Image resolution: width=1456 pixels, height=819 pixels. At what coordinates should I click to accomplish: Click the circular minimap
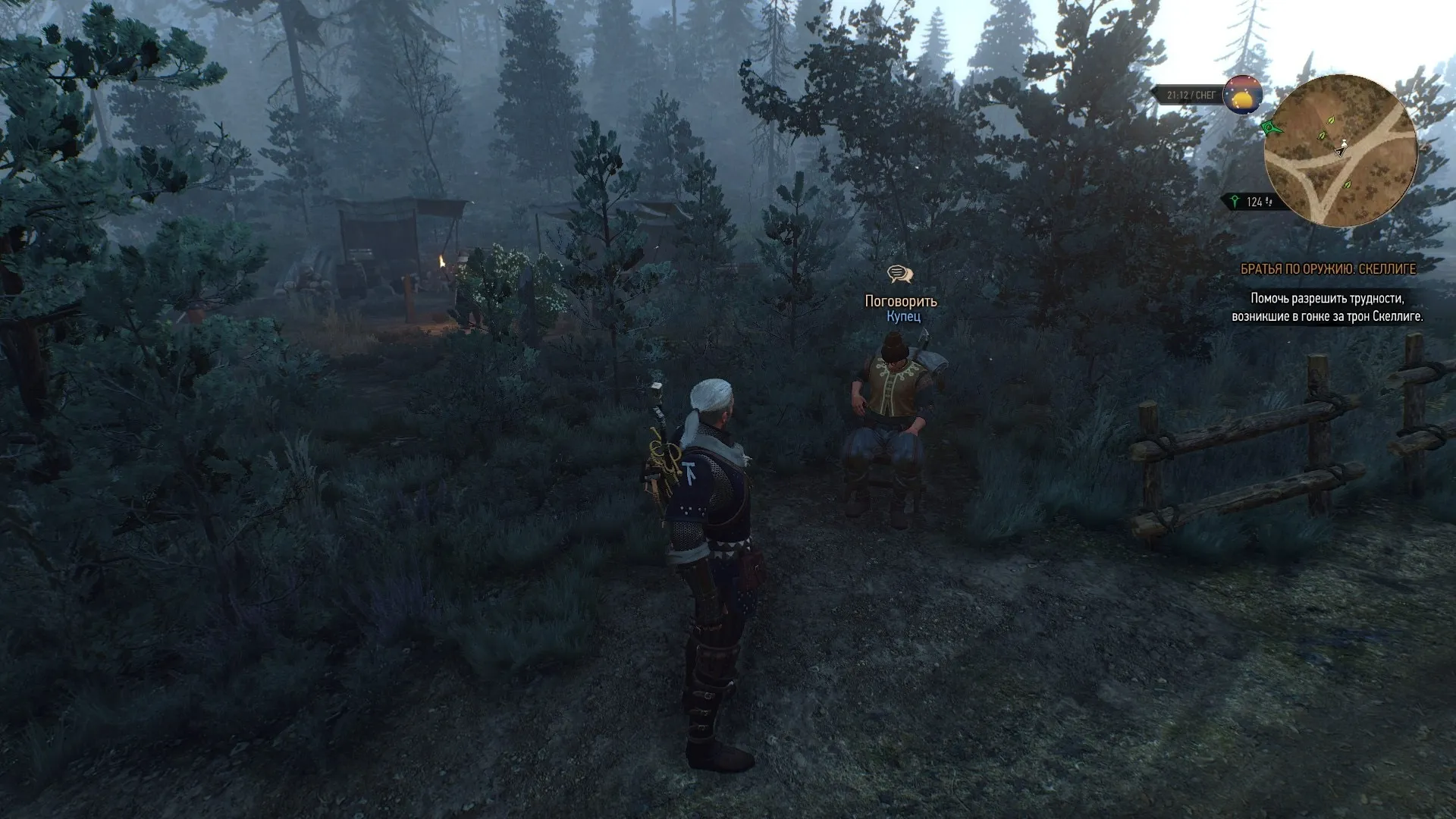pyautogui.click(x=1340, y=151)
